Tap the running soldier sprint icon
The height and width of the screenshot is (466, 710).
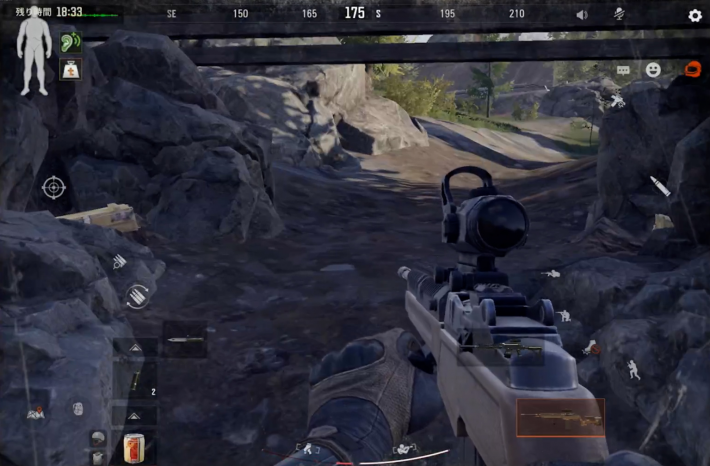click(634, 369)
